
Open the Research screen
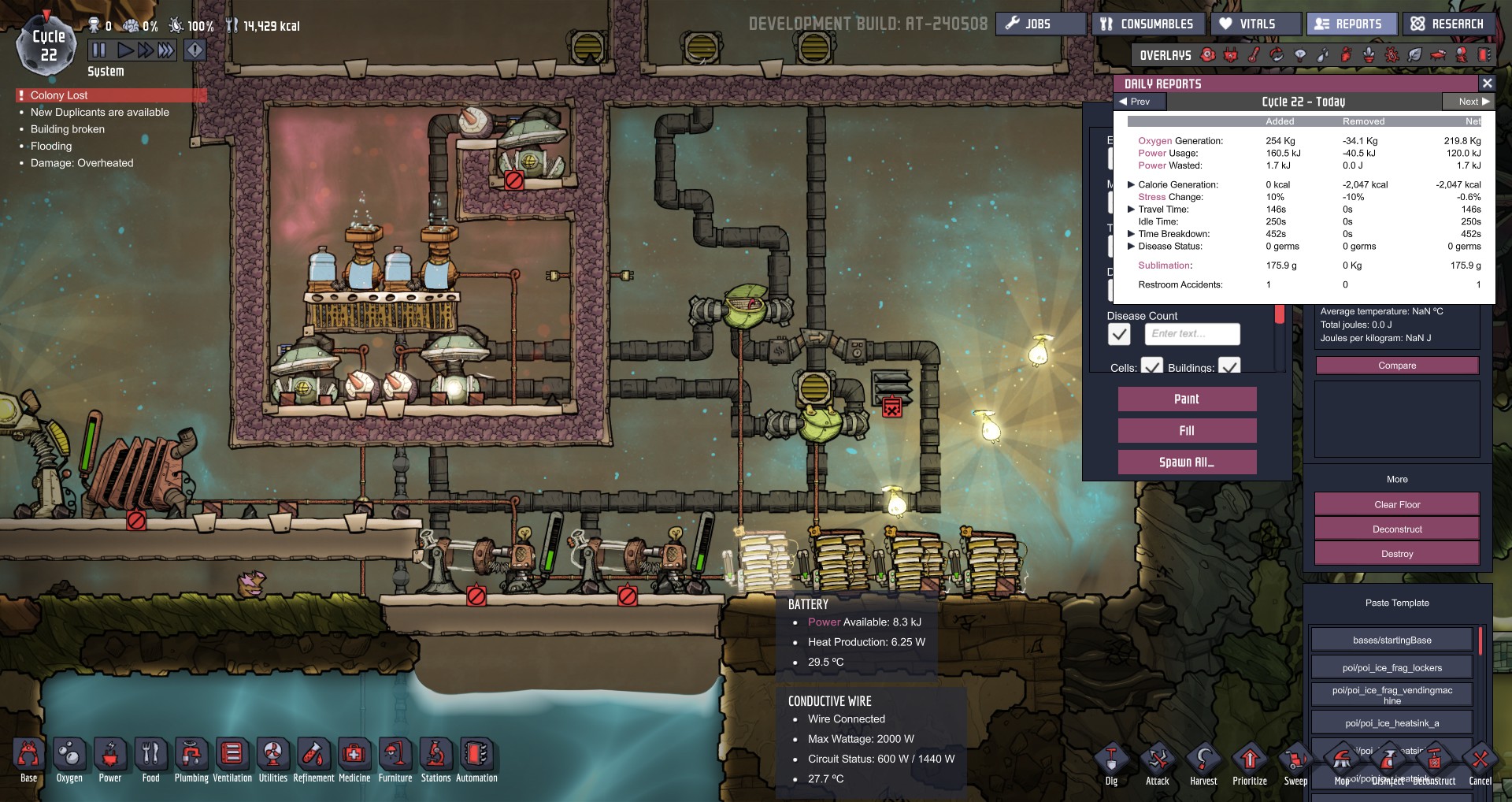1447,24
